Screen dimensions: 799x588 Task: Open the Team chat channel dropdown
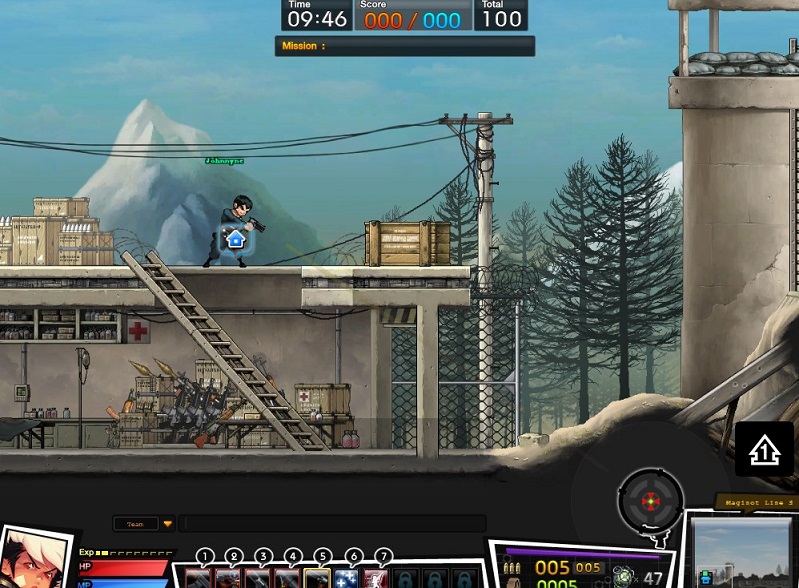[x=168, y=523]
